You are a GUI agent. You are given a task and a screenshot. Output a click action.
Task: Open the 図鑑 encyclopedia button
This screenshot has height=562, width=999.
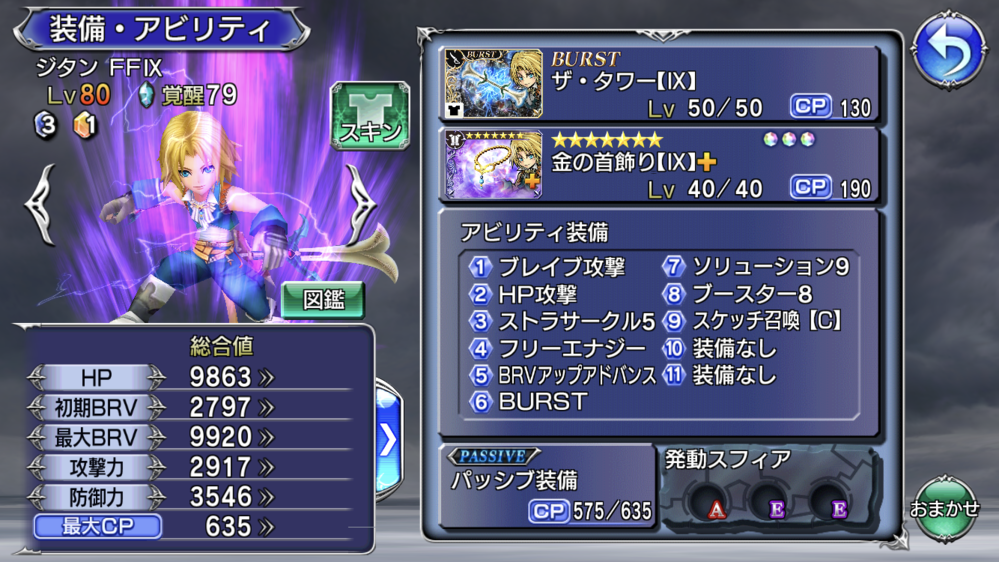pos(322,298)
